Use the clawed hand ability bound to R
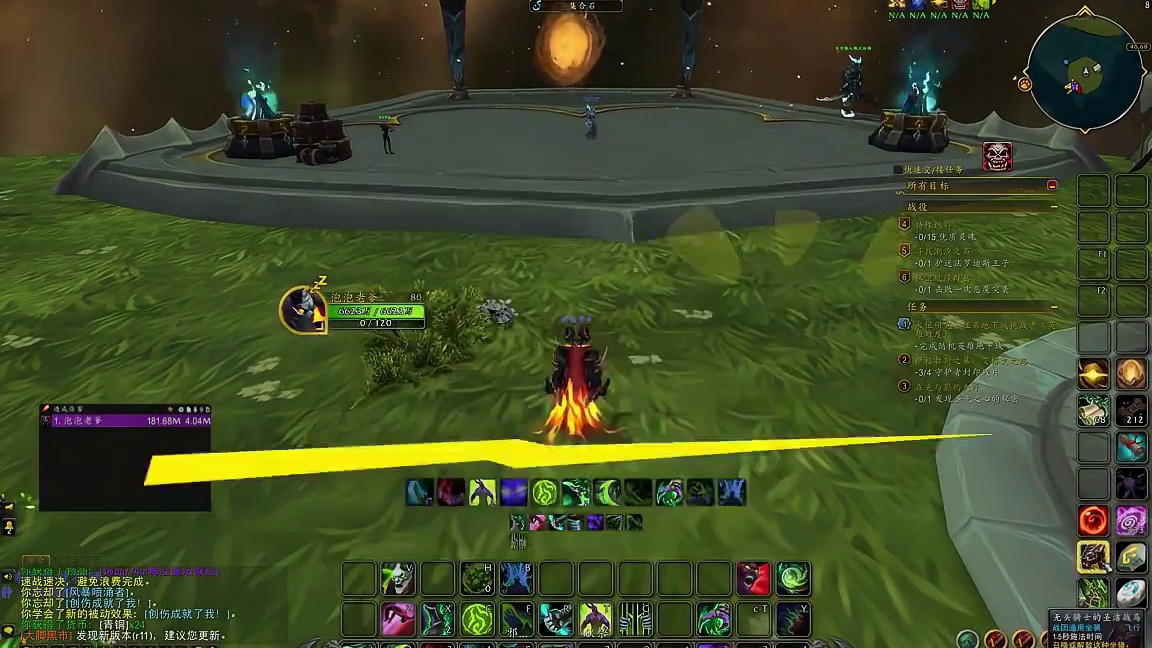This screenshot has width=1152, height=648. [x=556, y=619]
